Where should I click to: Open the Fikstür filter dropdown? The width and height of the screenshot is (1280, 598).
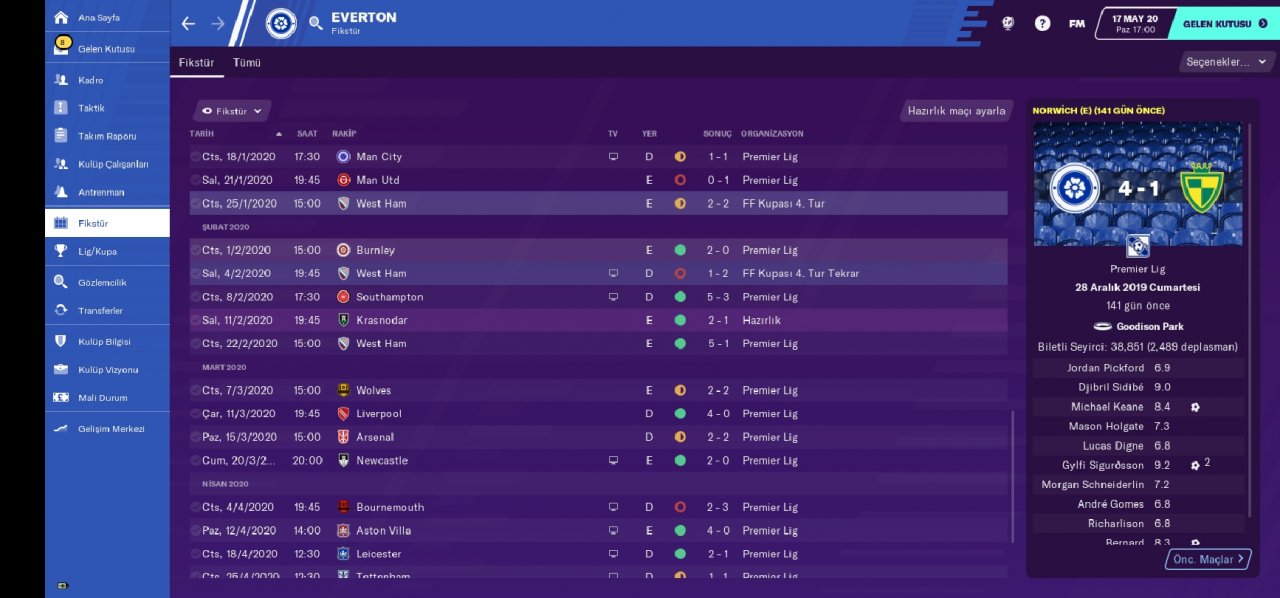tap(232, 111)
